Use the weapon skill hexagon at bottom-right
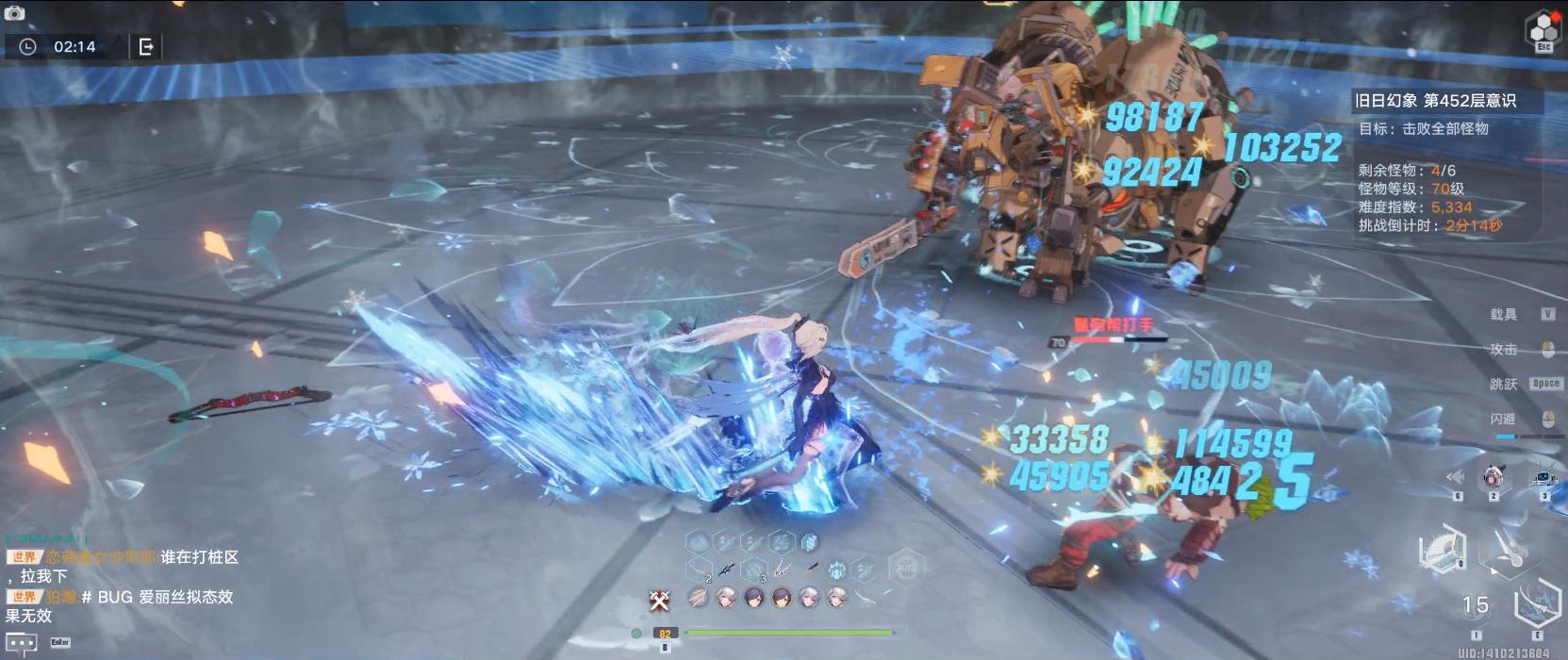The height and width of the screenshot is (660, 1568). click(x=1538, y=602)
